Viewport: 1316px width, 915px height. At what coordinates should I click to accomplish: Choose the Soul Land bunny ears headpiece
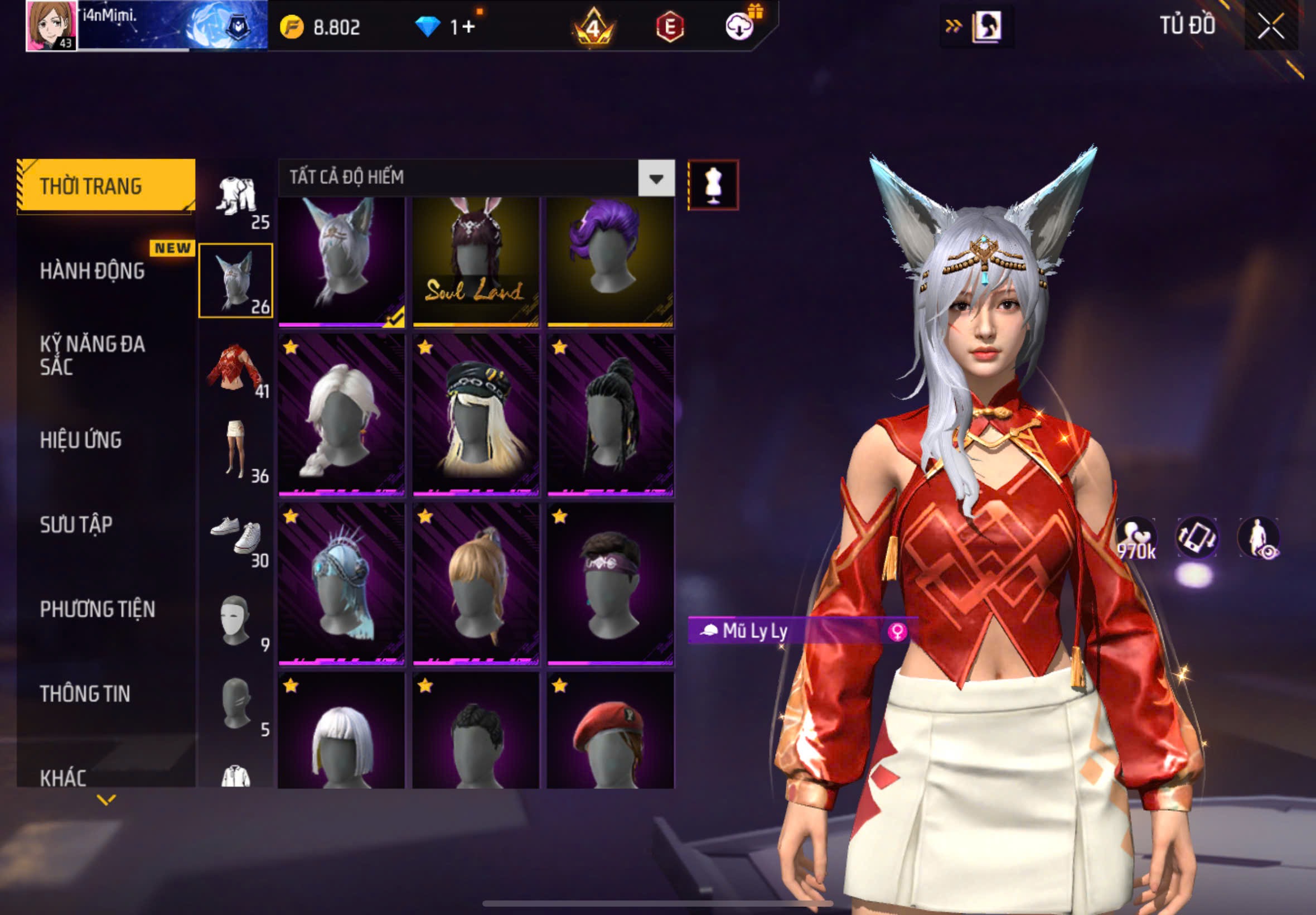[476, 262]
